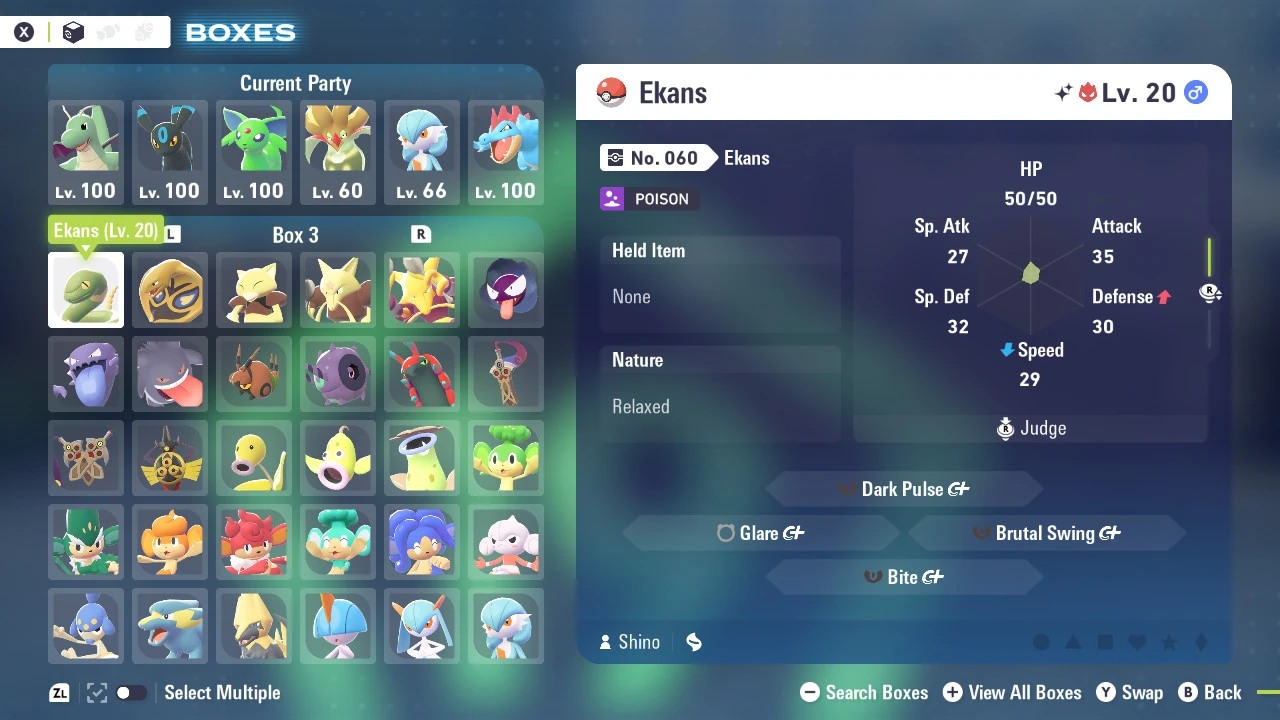Enable the star marking on Ekans
This screenshot has height=720, width=1280.
[x=1169, y=641]
